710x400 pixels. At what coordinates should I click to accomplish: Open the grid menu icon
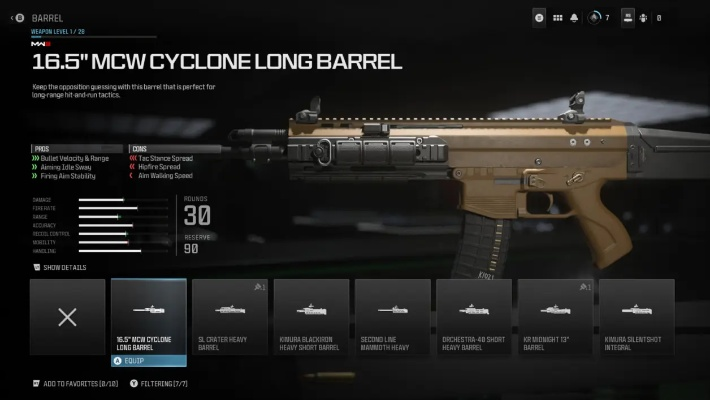[557, 17]
